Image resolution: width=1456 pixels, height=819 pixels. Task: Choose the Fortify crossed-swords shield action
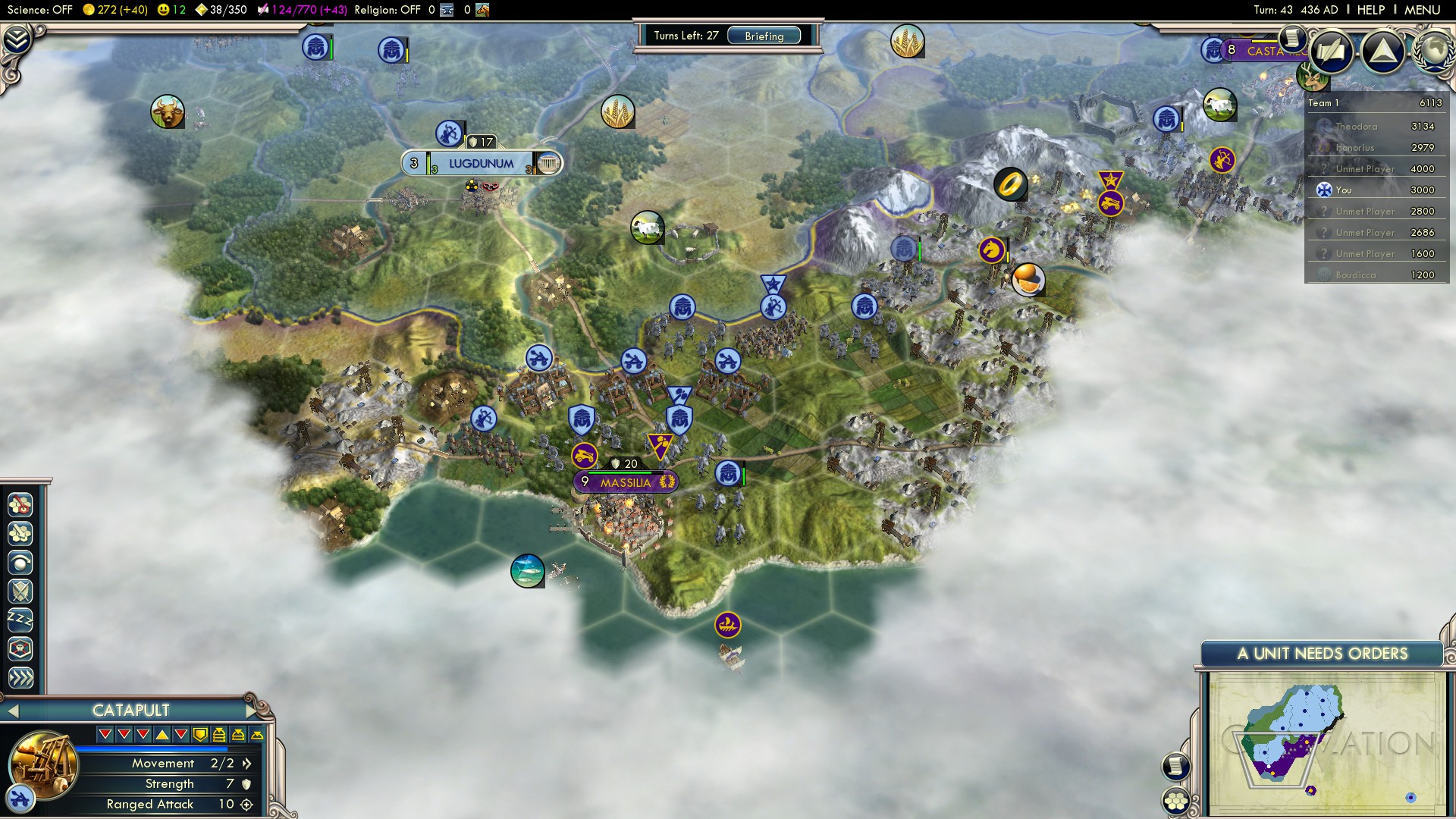point(20,591)
